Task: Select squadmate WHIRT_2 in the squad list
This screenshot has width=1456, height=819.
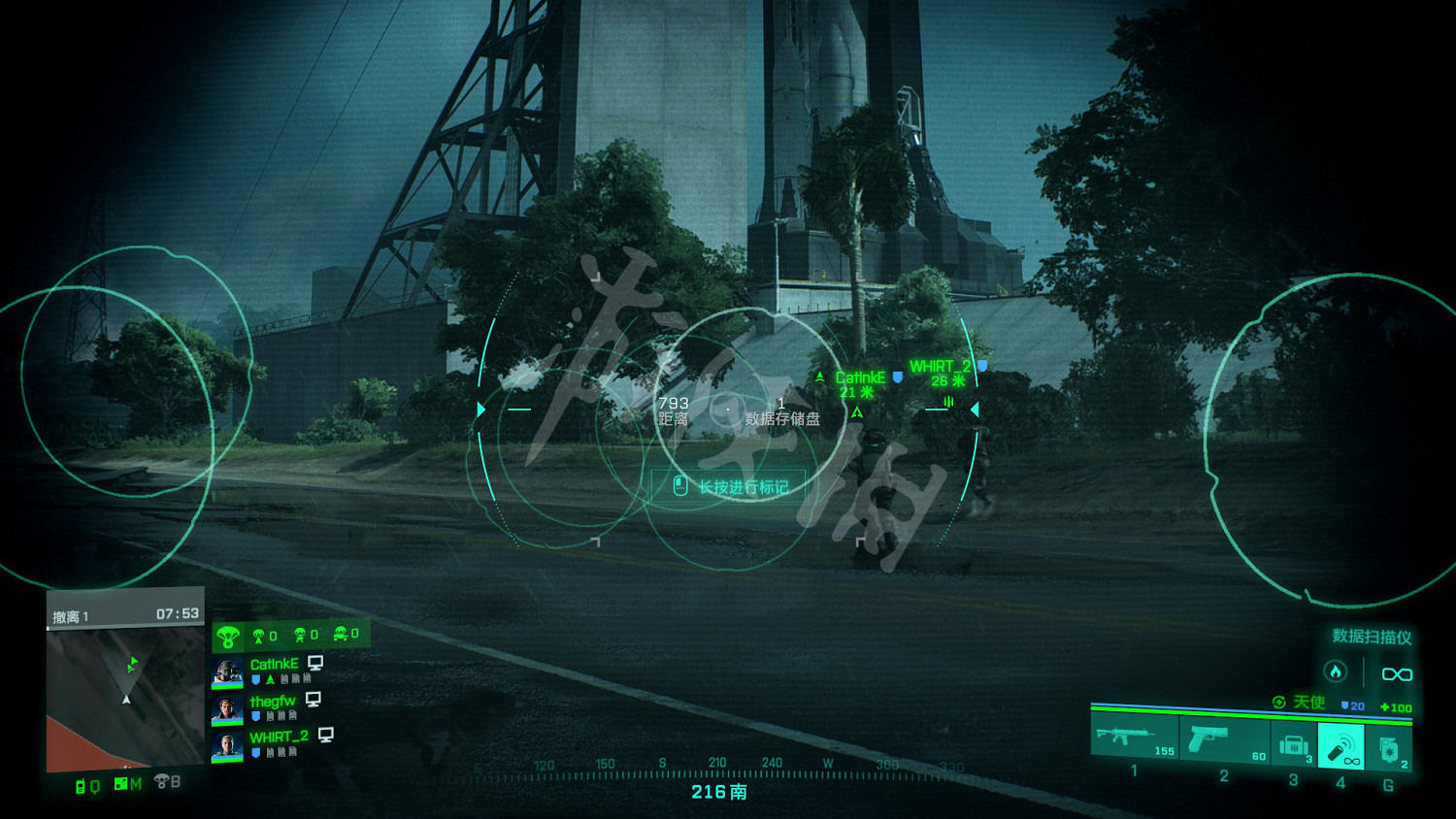Action: click(x=279, y=737)
